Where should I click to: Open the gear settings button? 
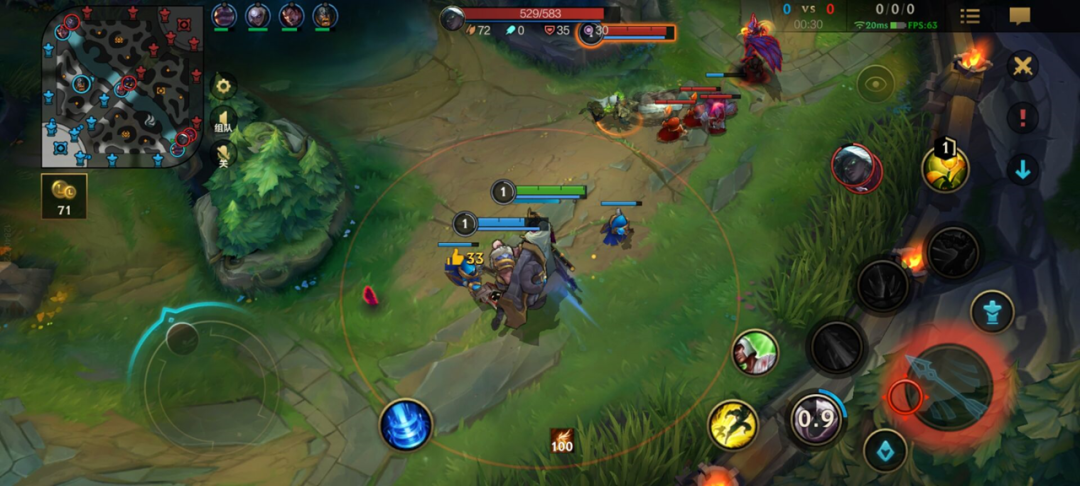222,86
